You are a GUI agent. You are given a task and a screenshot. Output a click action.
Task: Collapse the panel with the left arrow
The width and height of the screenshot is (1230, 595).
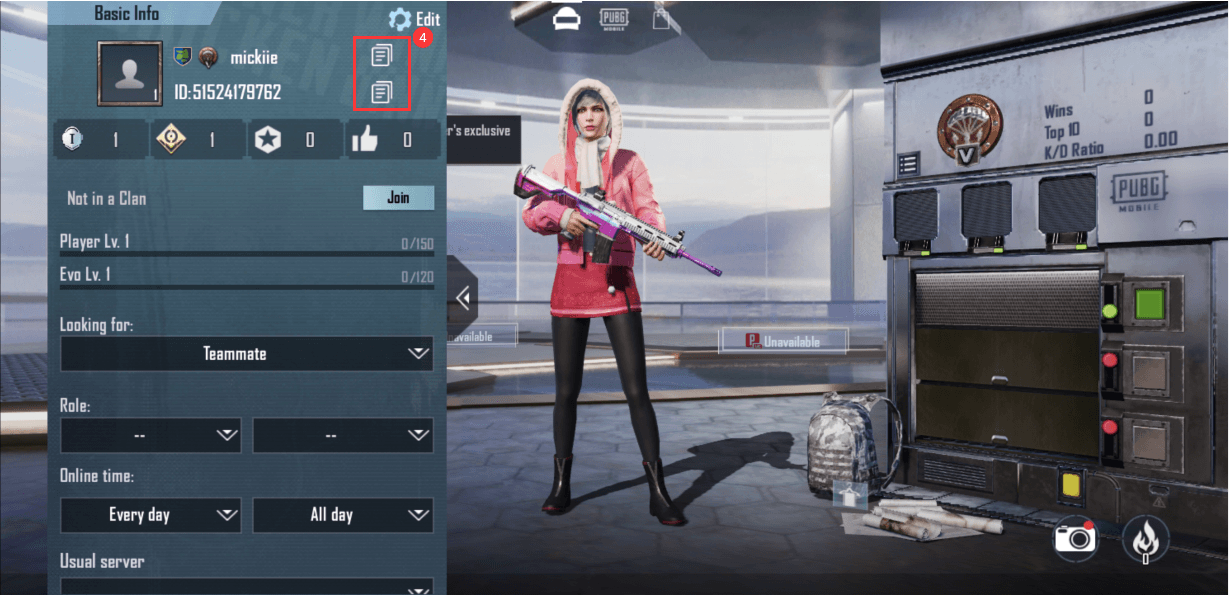pyautogui.click(x=463, y=297)
